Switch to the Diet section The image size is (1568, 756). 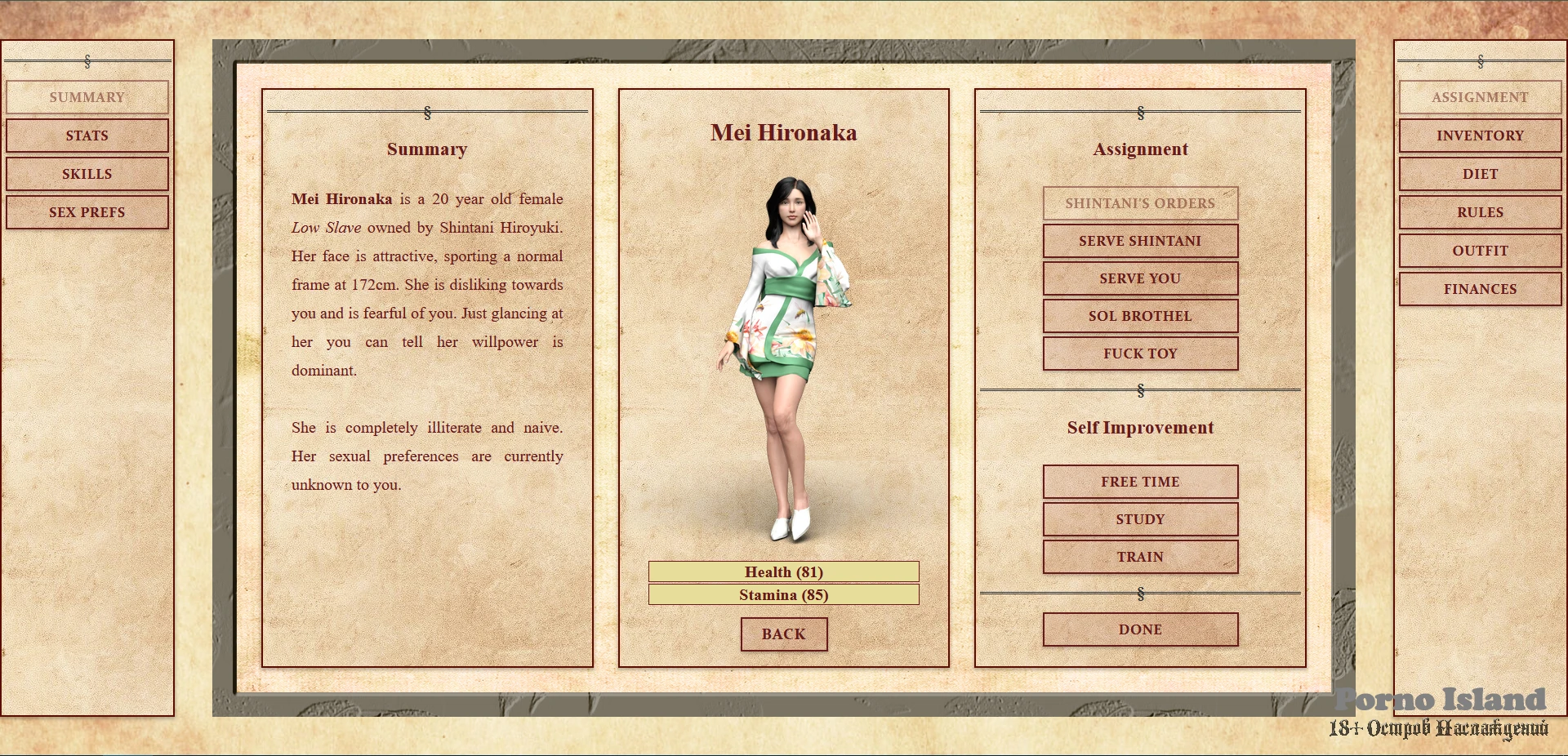(1480, 174)
